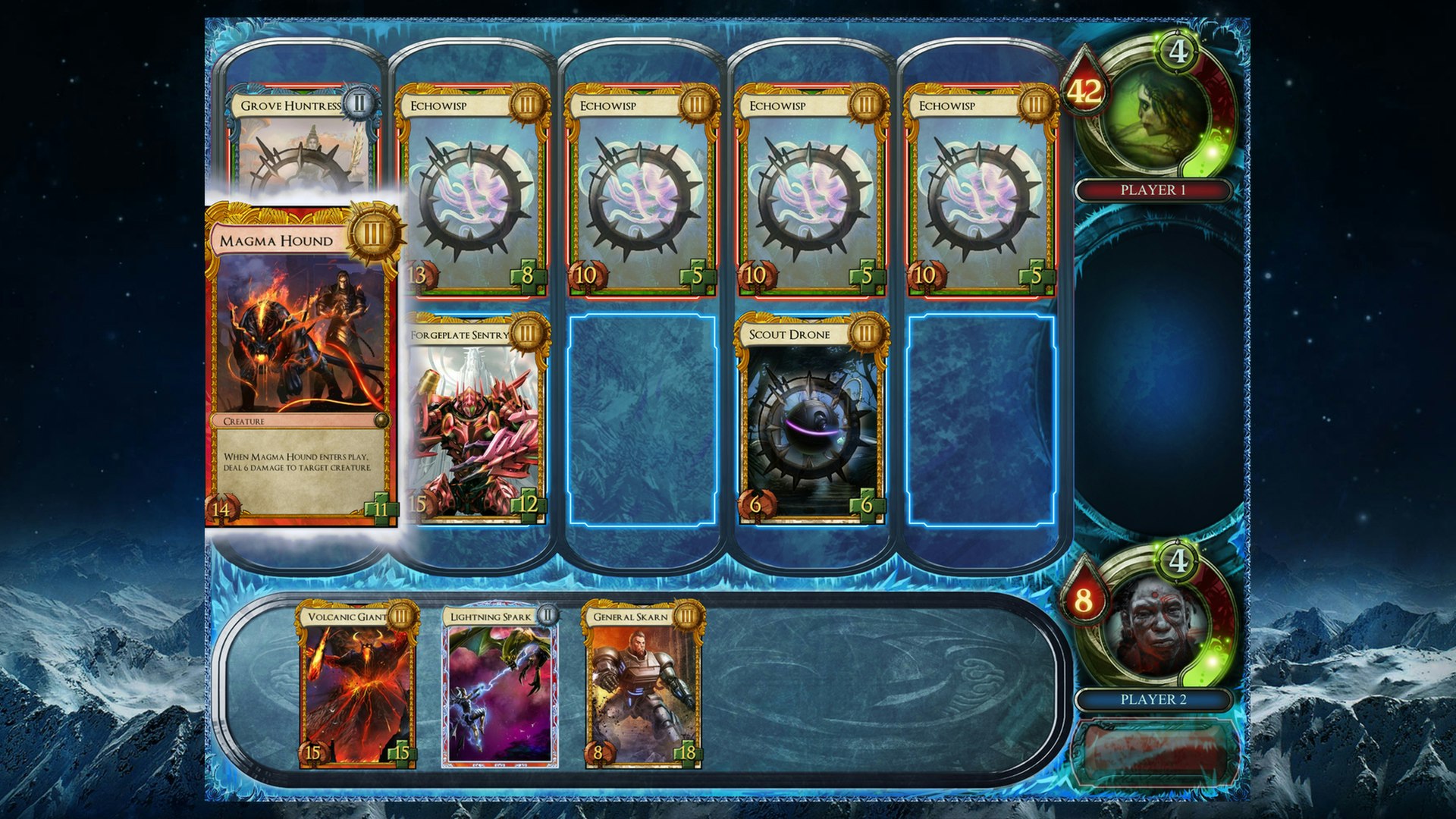Select the empty lane beside Forgeplate Sentry
Image resolution: width=1456 pixels, height=819 pixels.
point(645,425)
